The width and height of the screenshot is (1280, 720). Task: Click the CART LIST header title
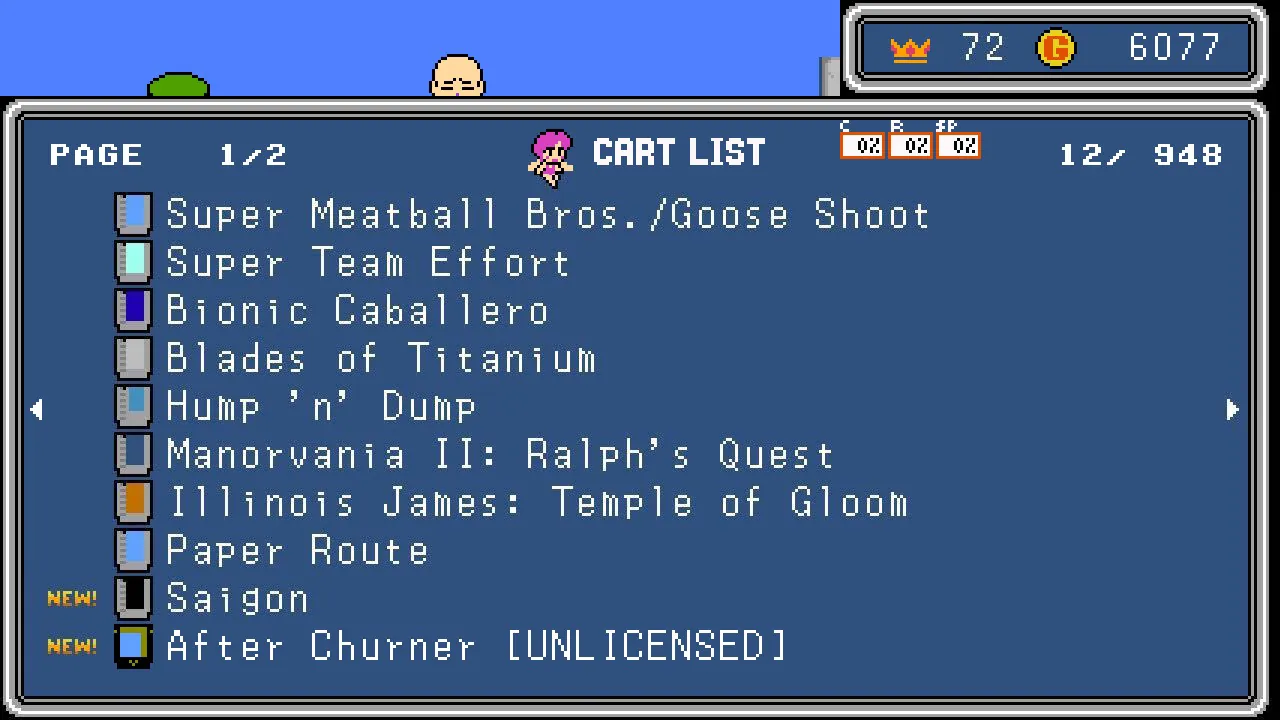(679, 151)
